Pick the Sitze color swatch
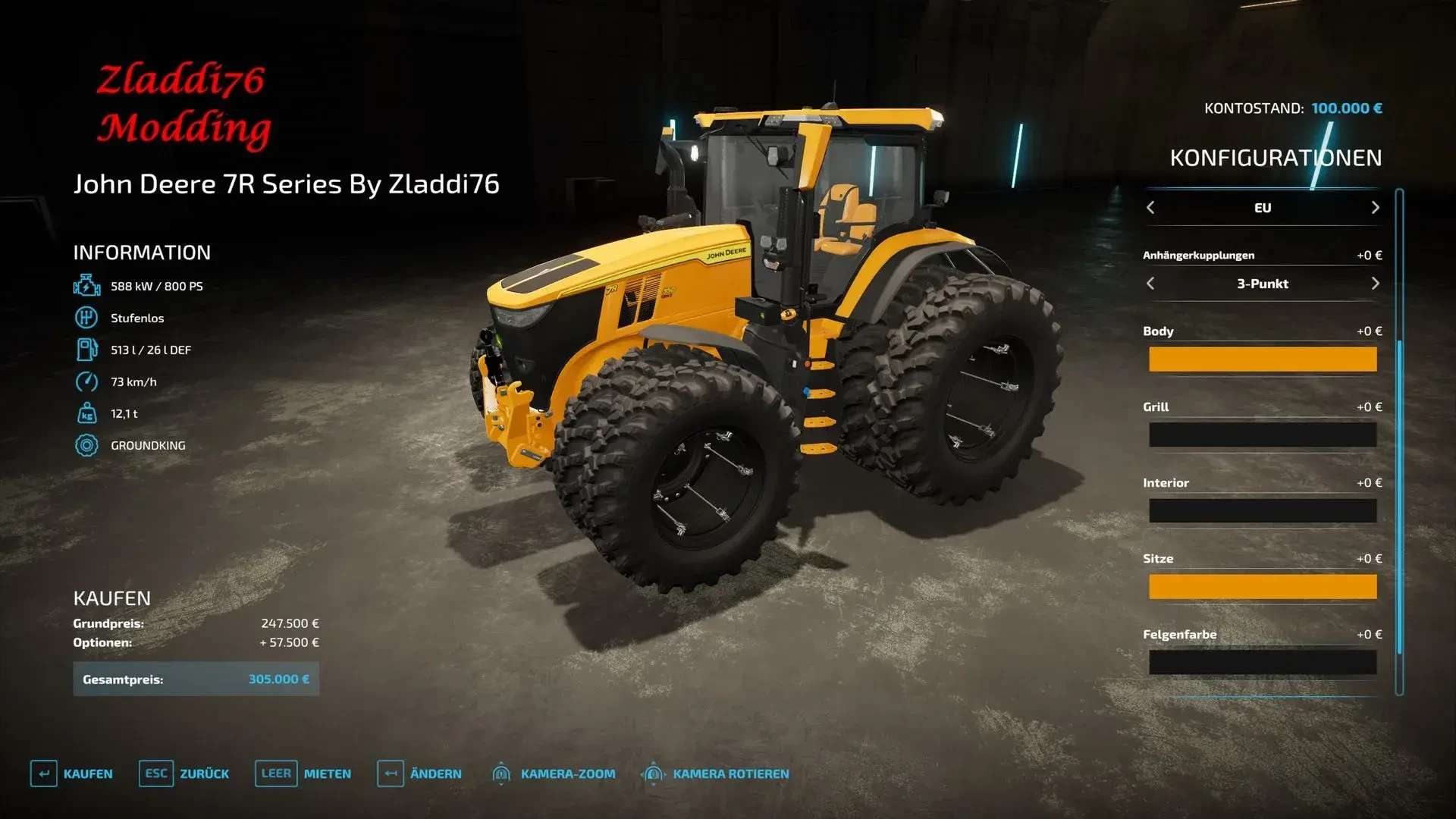This screenshot has width=1456, height=819. (x=1262, y=587)
